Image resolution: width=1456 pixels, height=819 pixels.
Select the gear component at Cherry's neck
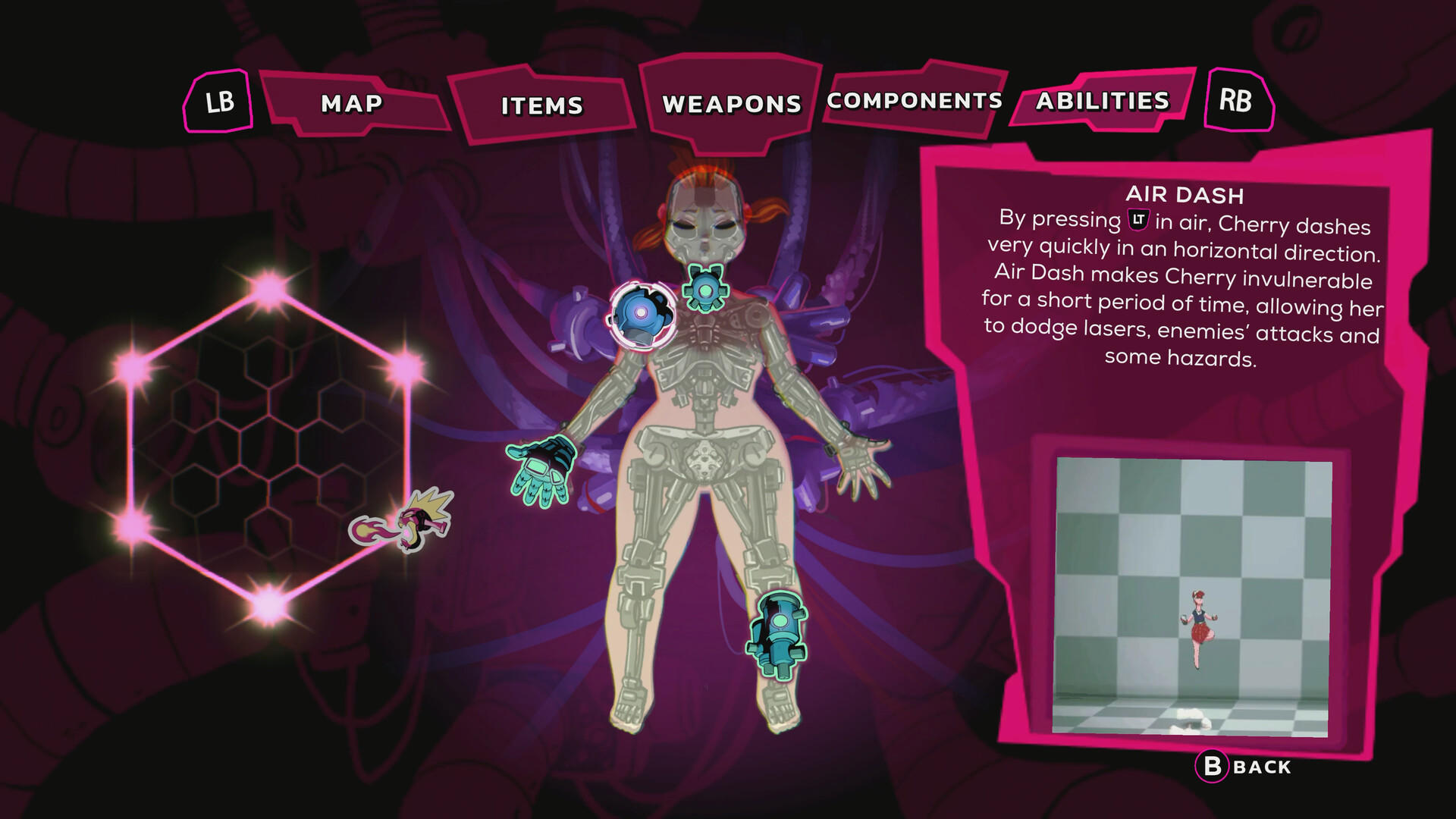(708, 290)
